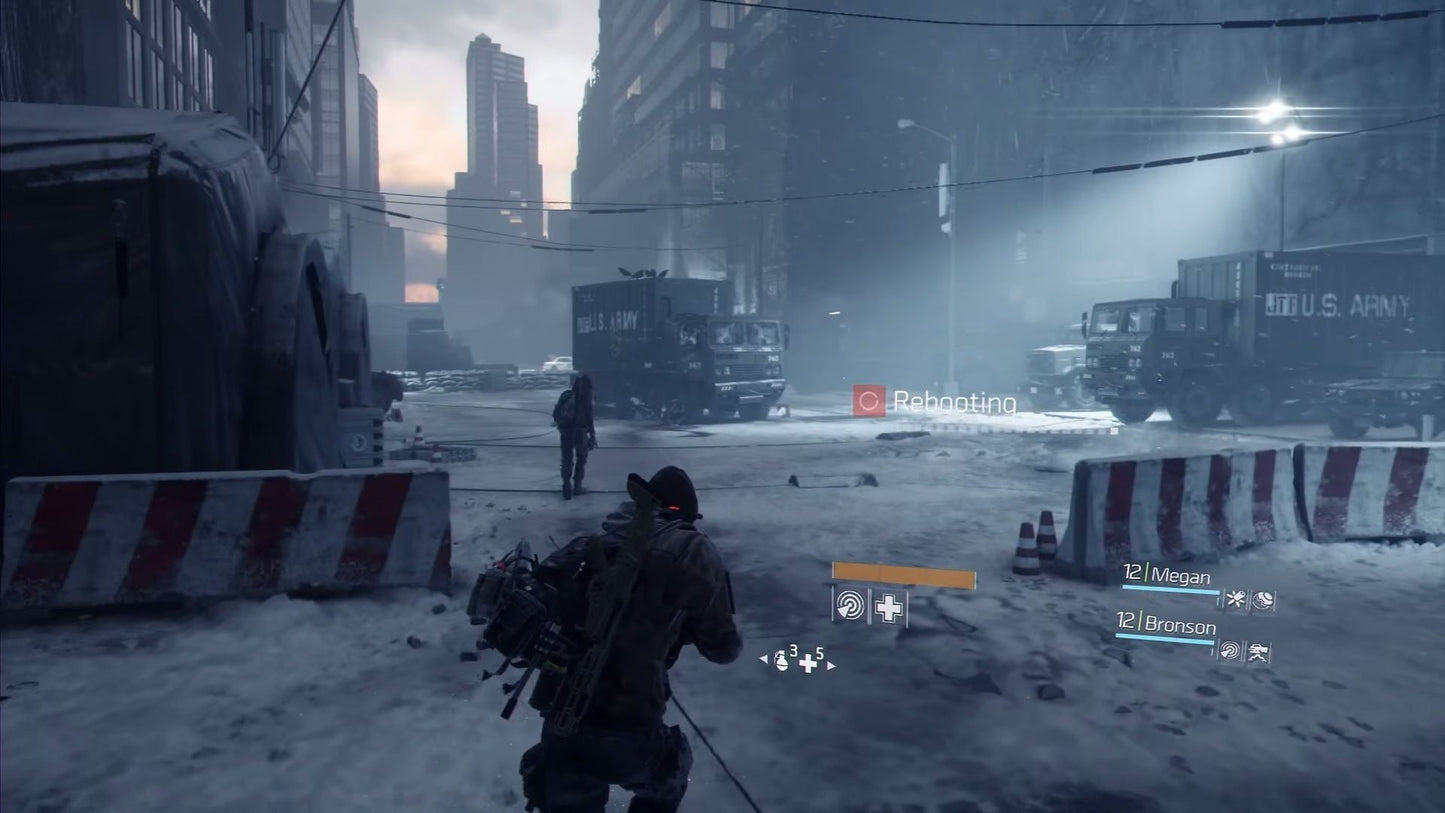Click the Rebooting text label
The image size is (1445, 813).
[x=956, y=403]
